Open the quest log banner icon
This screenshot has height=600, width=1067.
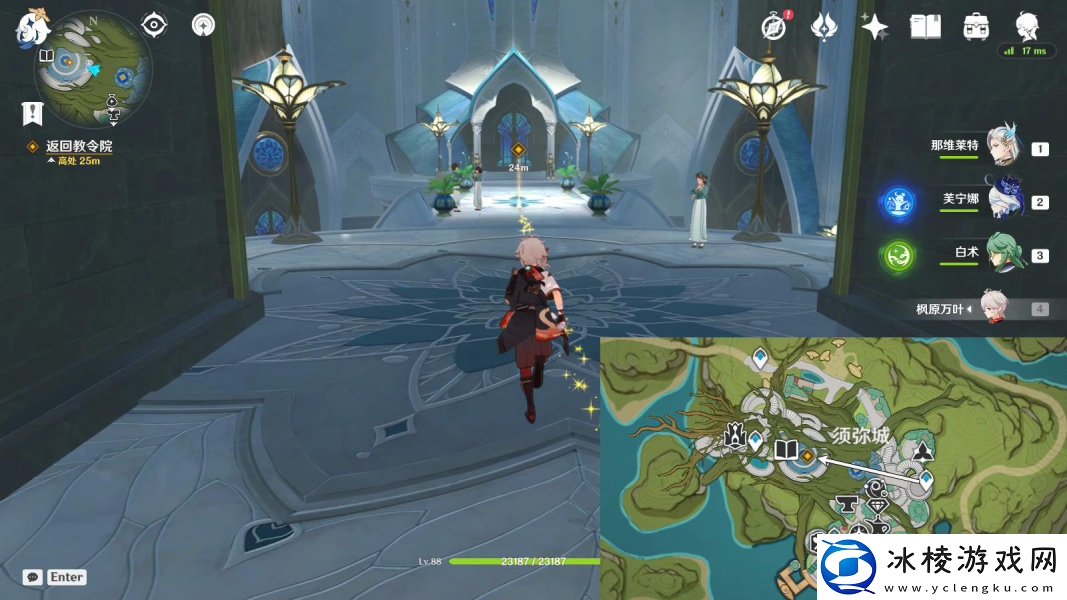point(33,113)
